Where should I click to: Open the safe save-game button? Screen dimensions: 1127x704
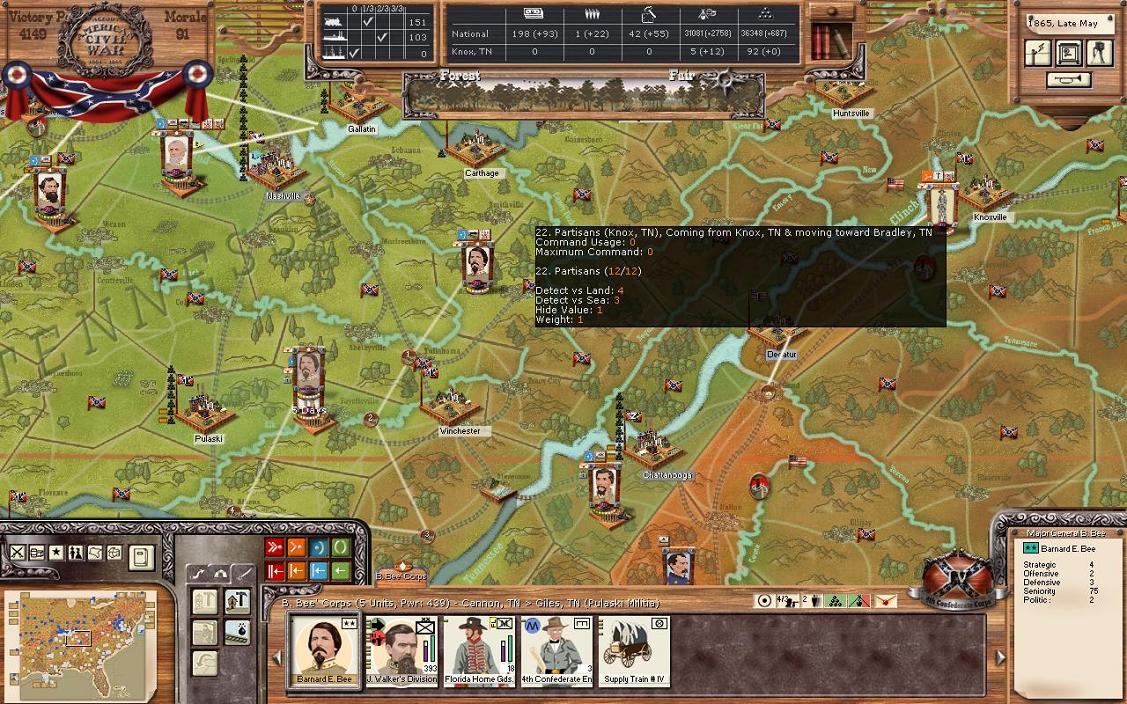pyautogui.click(x=1068, y=53)
